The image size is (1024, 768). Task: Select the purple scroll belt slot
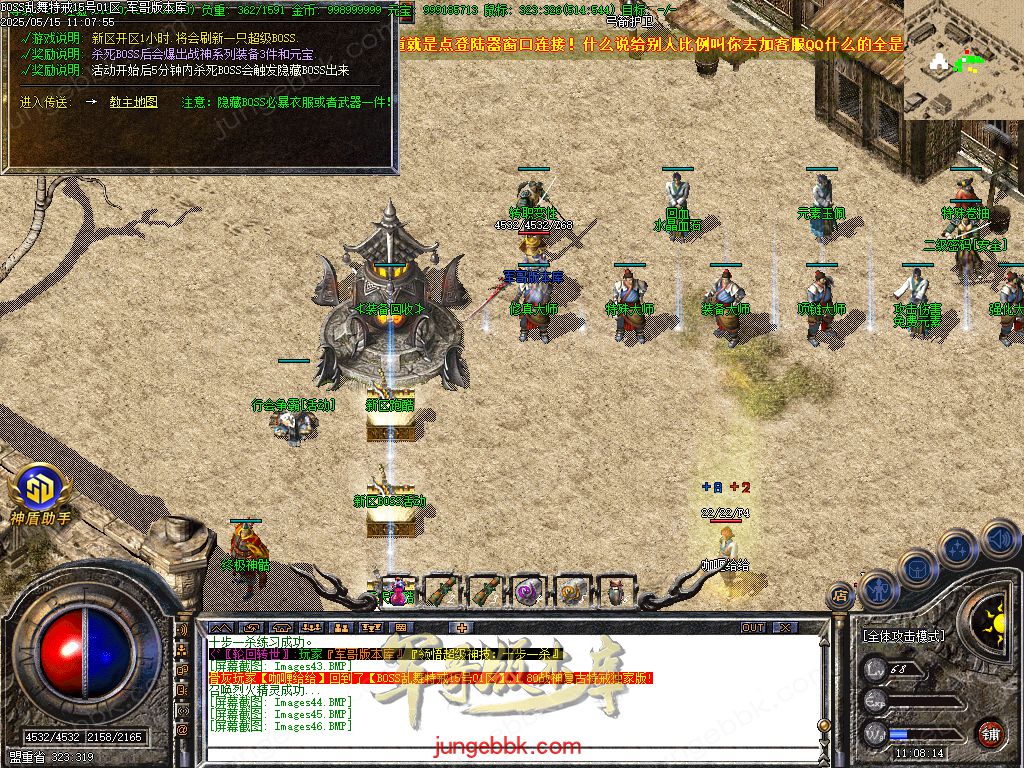point(528,591)
